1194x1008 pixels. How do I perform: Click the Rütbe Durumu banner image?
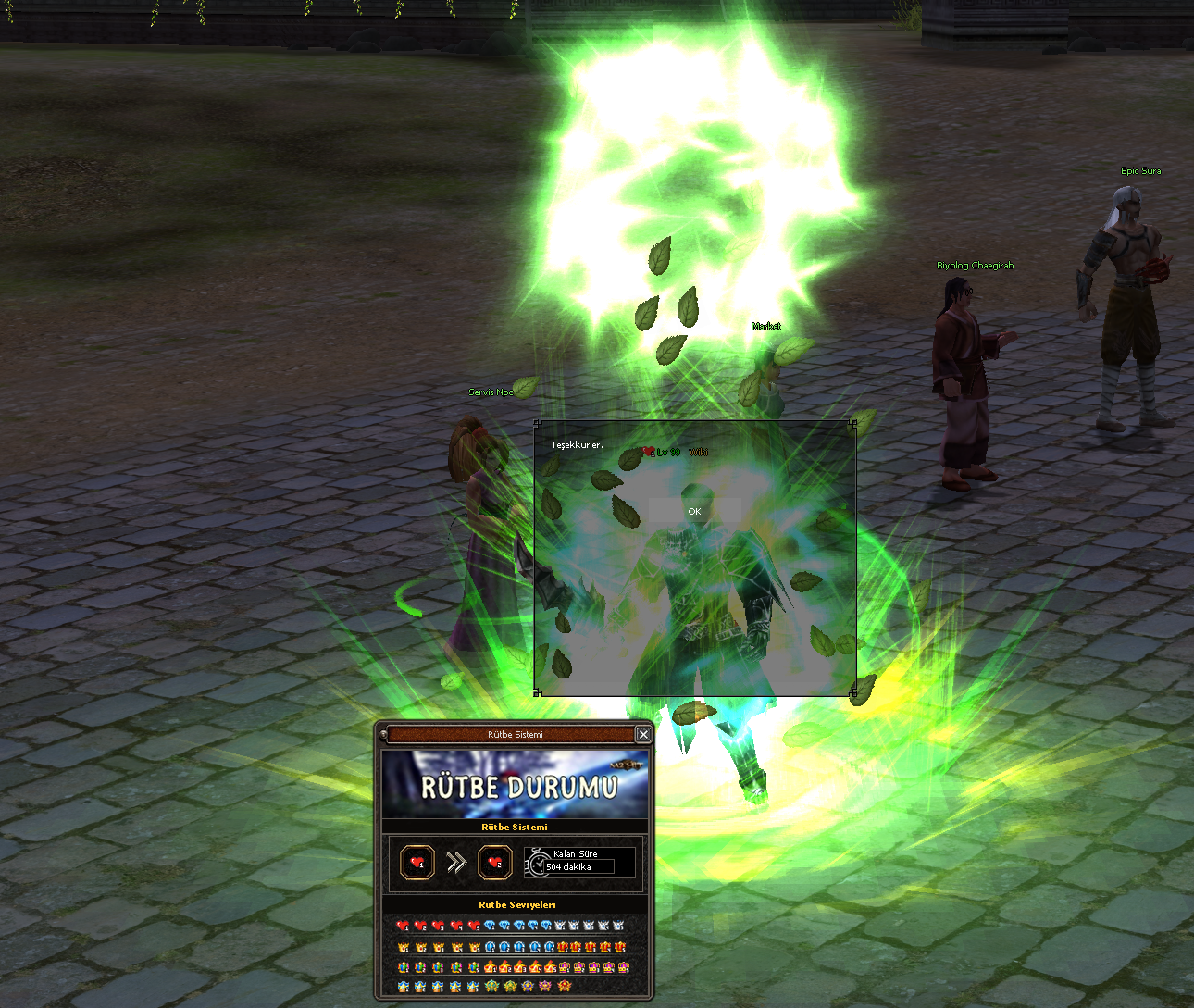point(515,785)
